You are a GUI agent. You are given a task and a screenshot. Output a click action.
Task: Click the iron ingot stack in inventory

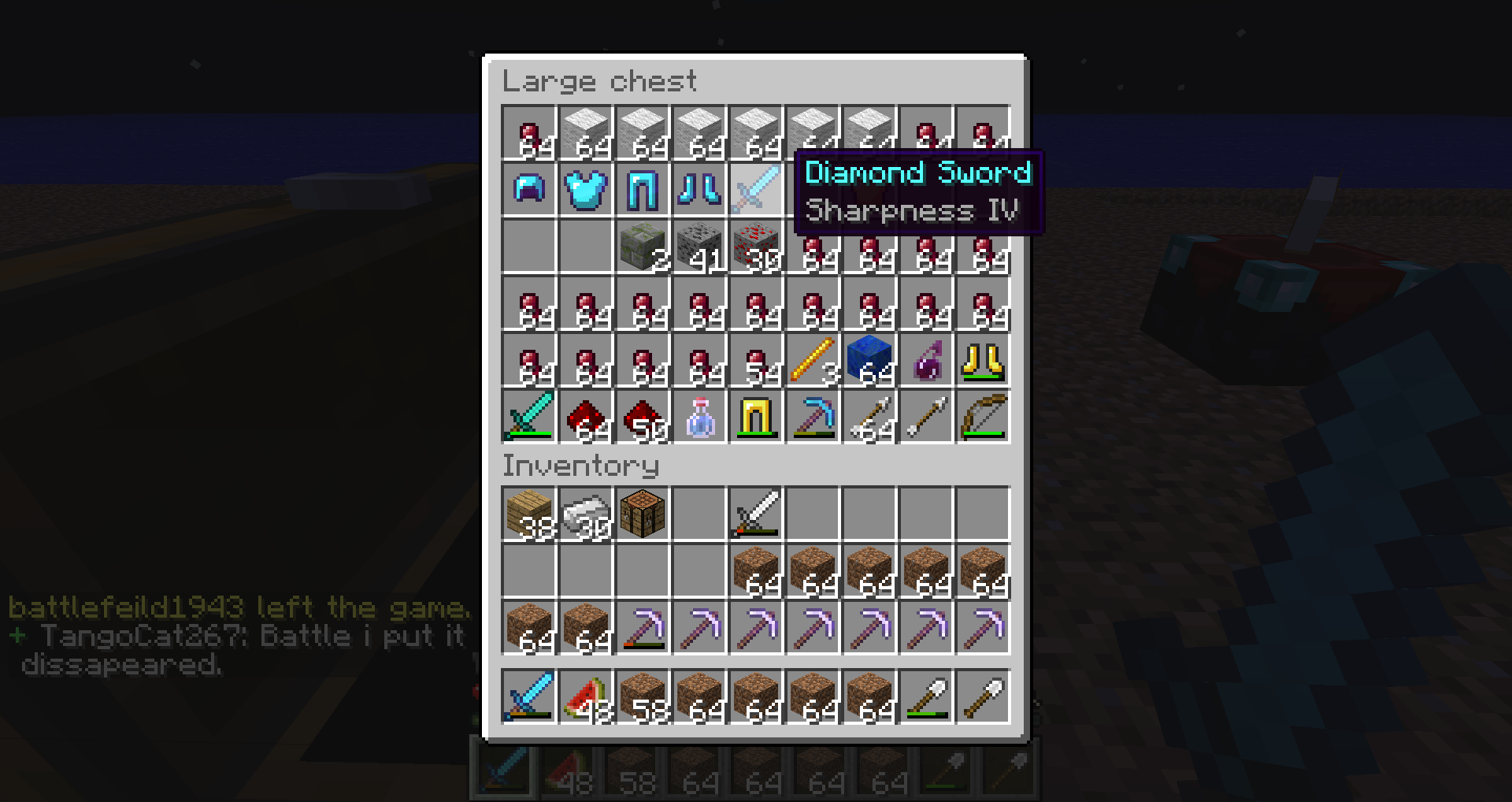point(586,514)
